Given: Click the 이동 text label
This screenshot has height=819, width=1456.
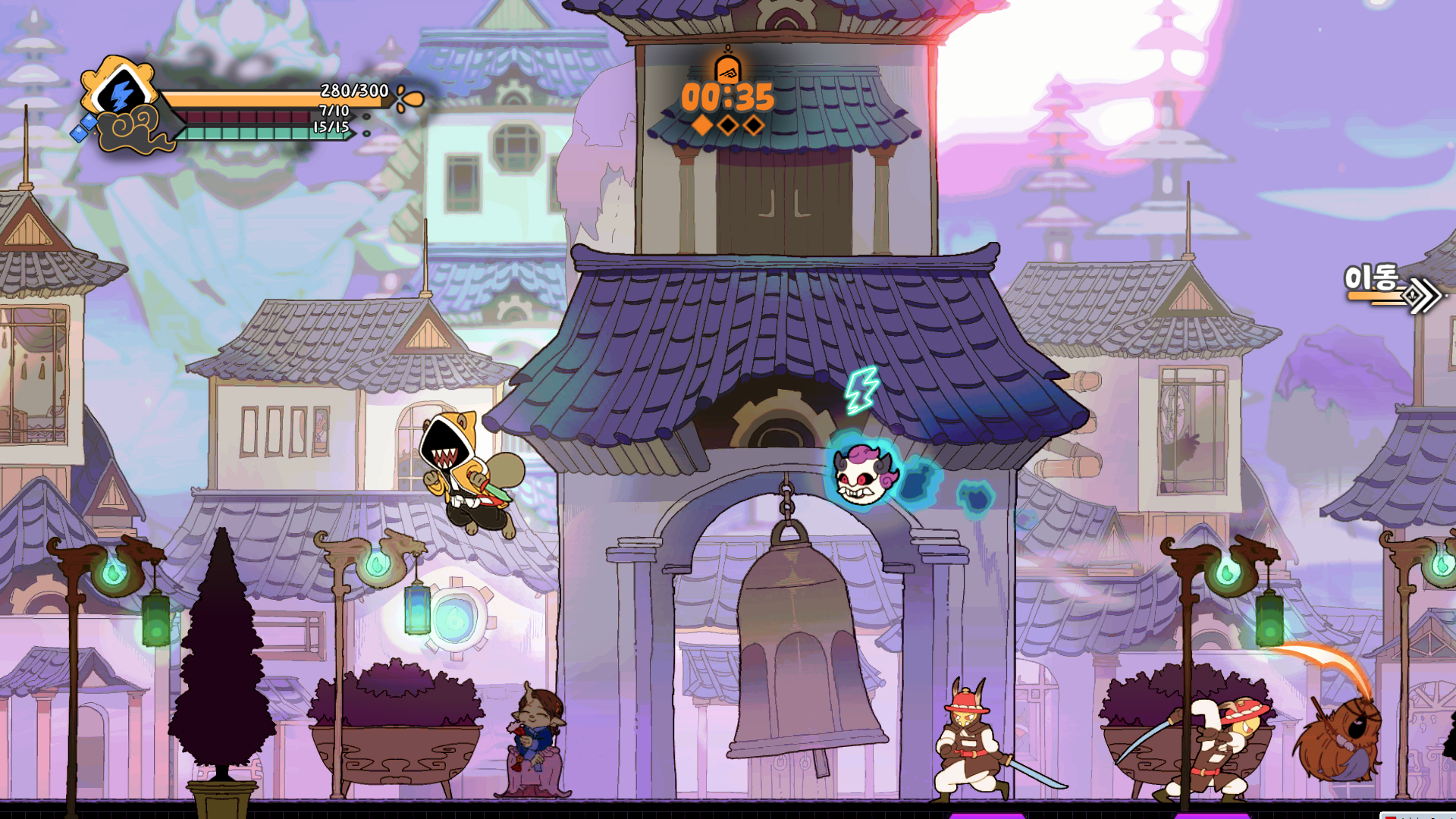Looking at the screenshot, I should pyautogui.click(x=1373, y=278).
